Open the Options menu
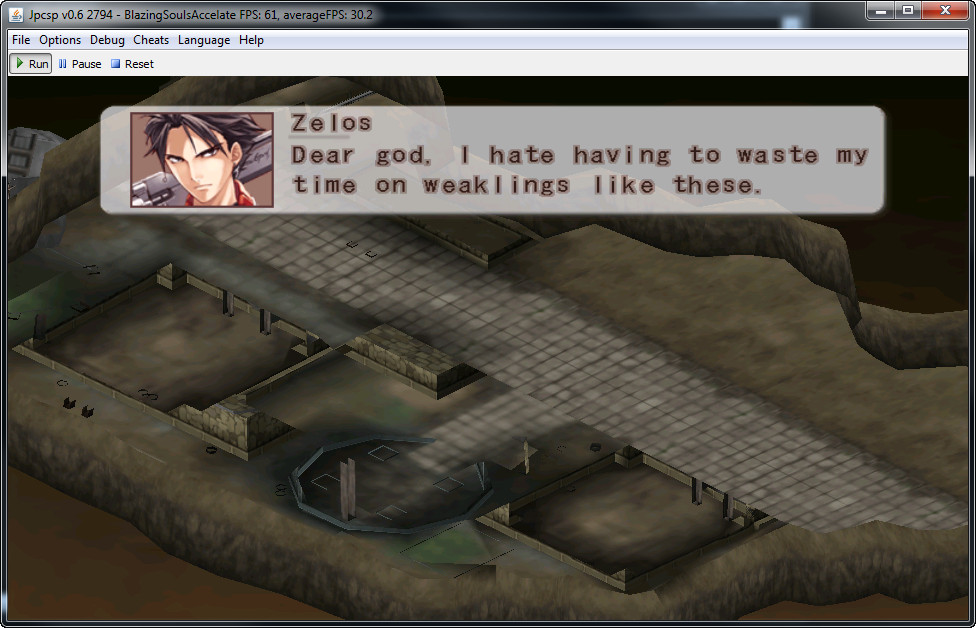This screenshot has width=976, height=628. tap(60, 40)
